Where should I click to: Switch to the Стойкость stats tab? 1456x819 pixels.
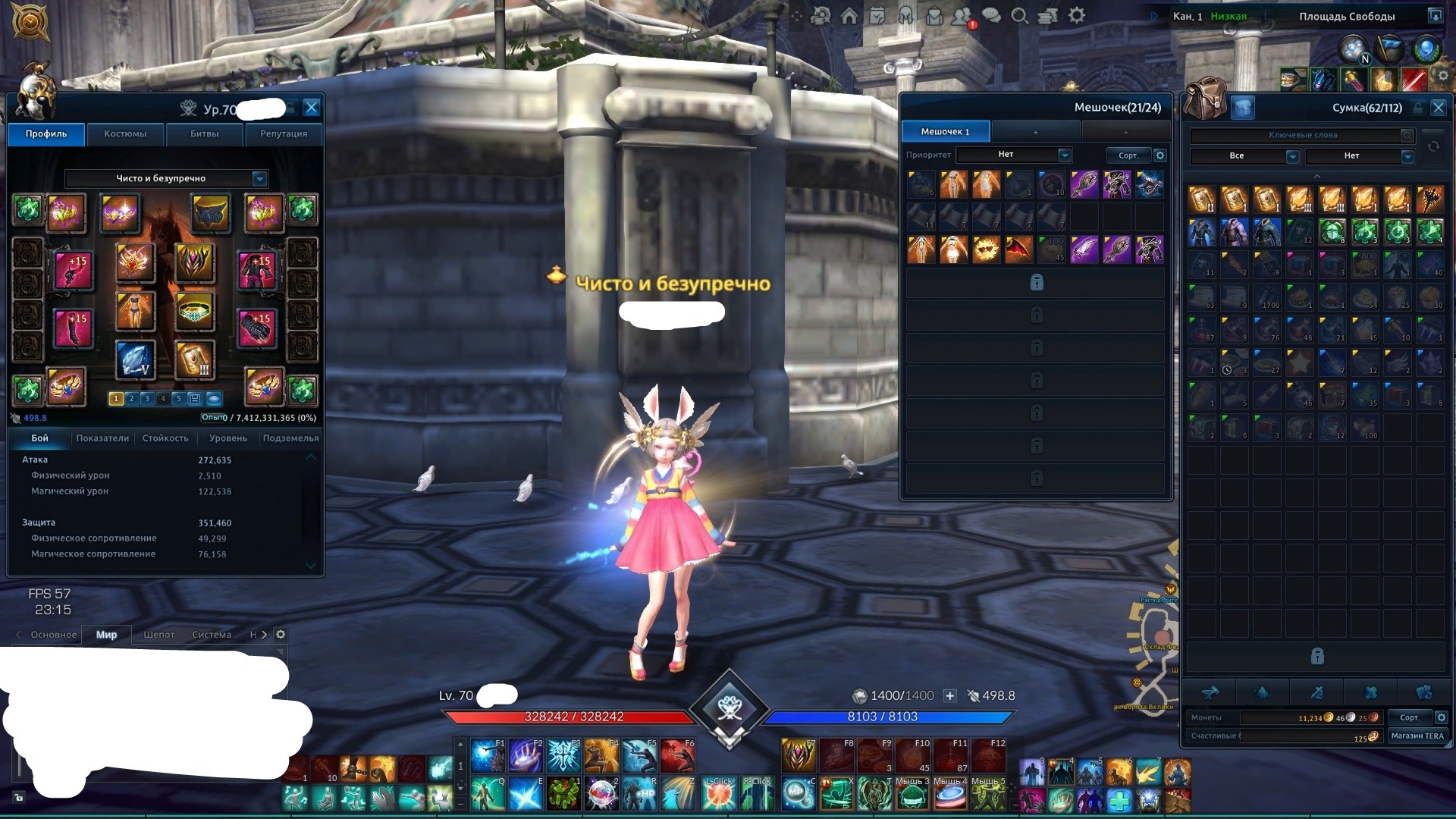(x=165, y=438)
